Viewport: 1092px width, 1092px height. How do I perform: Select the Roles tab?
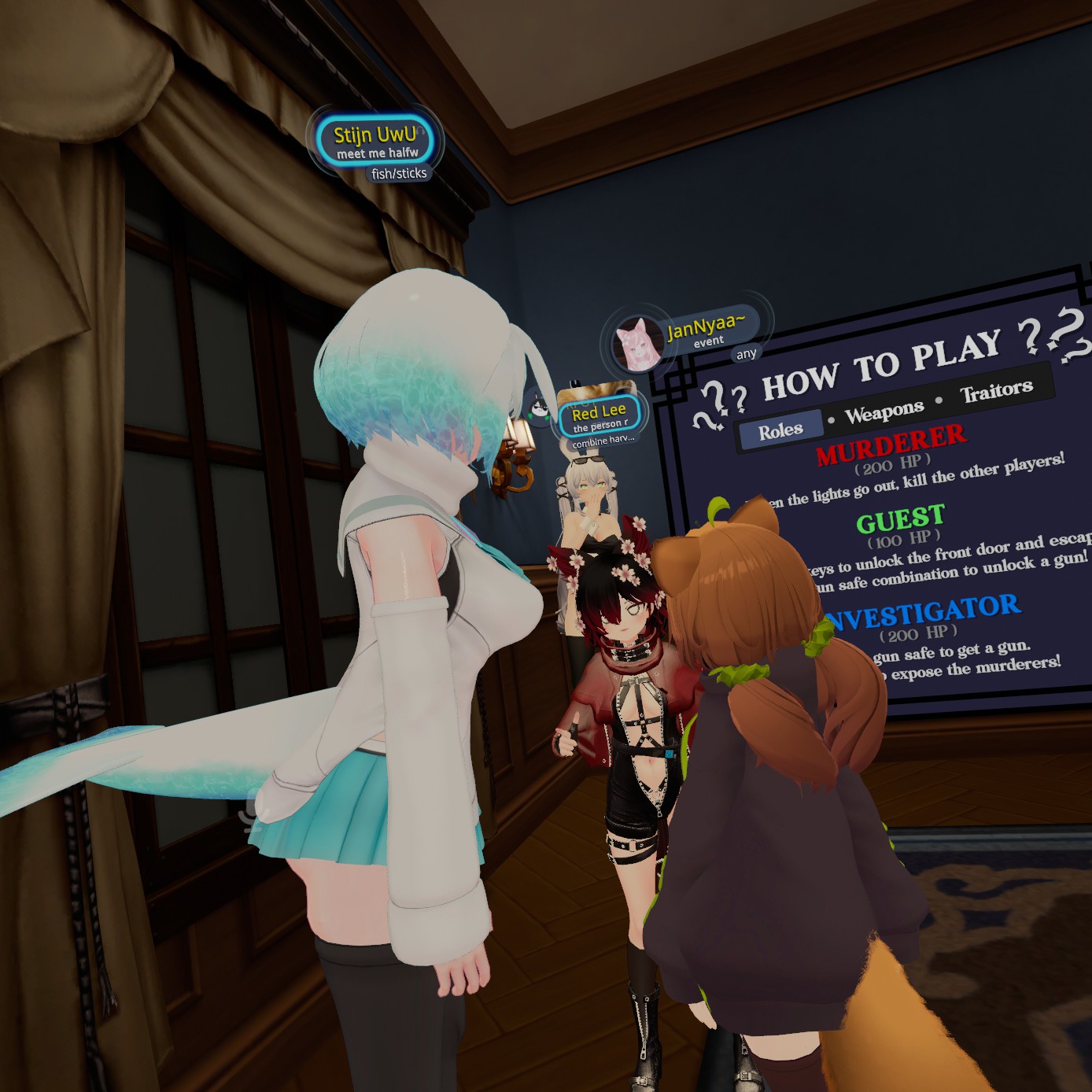coord(780,430)
